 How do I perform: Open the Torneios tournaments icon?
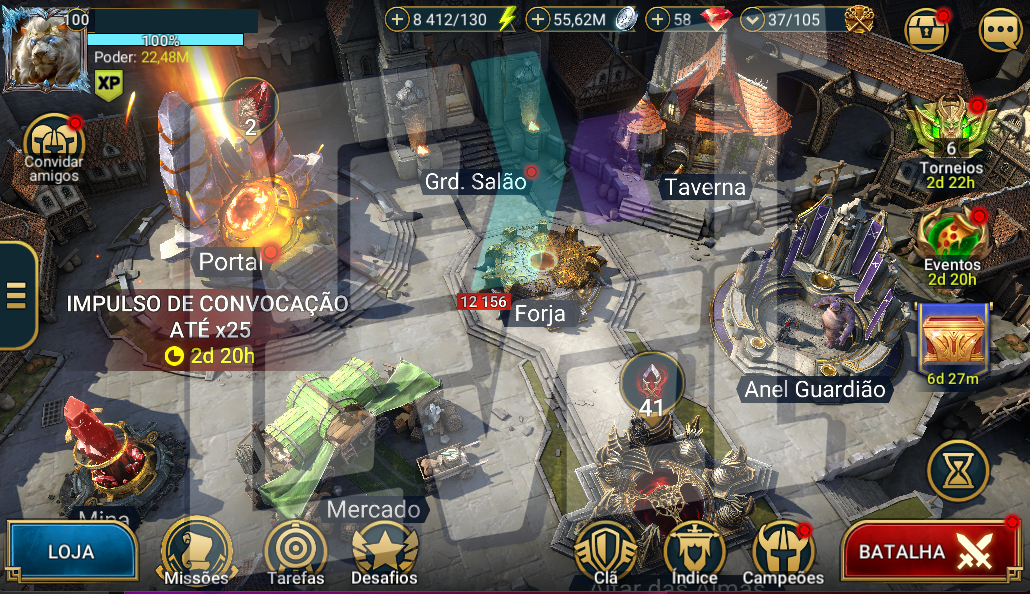tap(951, 132)
